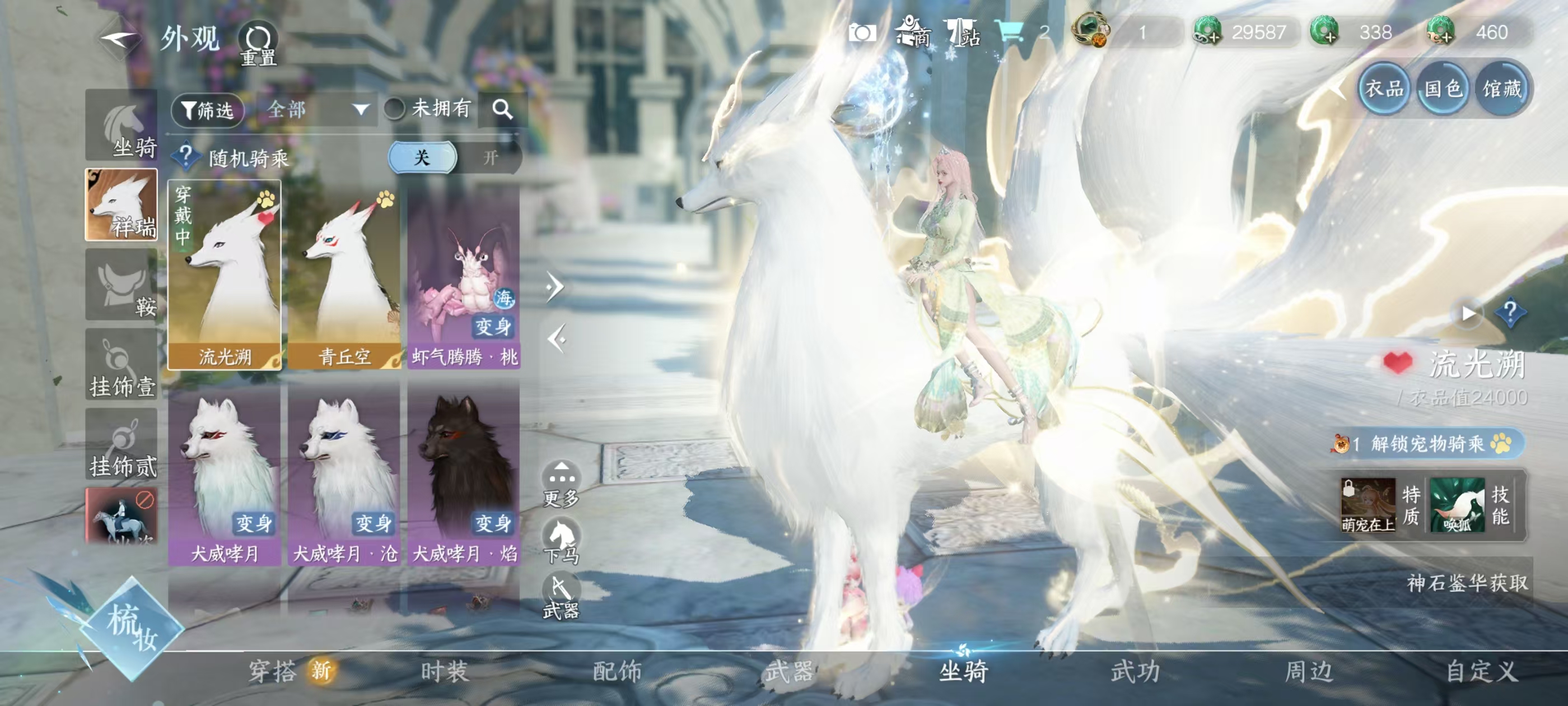Viewport: 1568px width, 706px height.
Task: Click the 下马 dismount button
Action: (561, 540)
